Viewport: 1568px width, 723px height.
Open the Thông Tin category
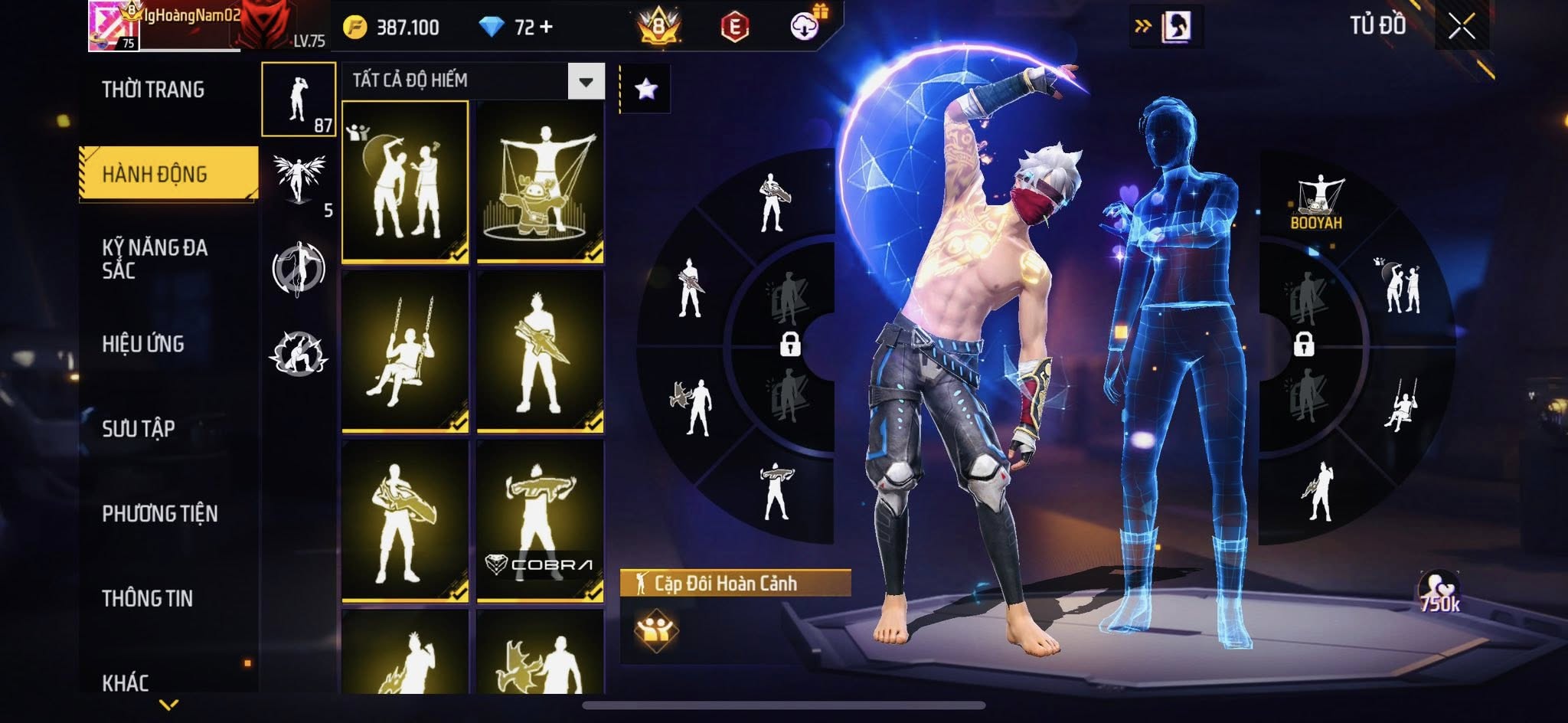click(x=147, y=598)
